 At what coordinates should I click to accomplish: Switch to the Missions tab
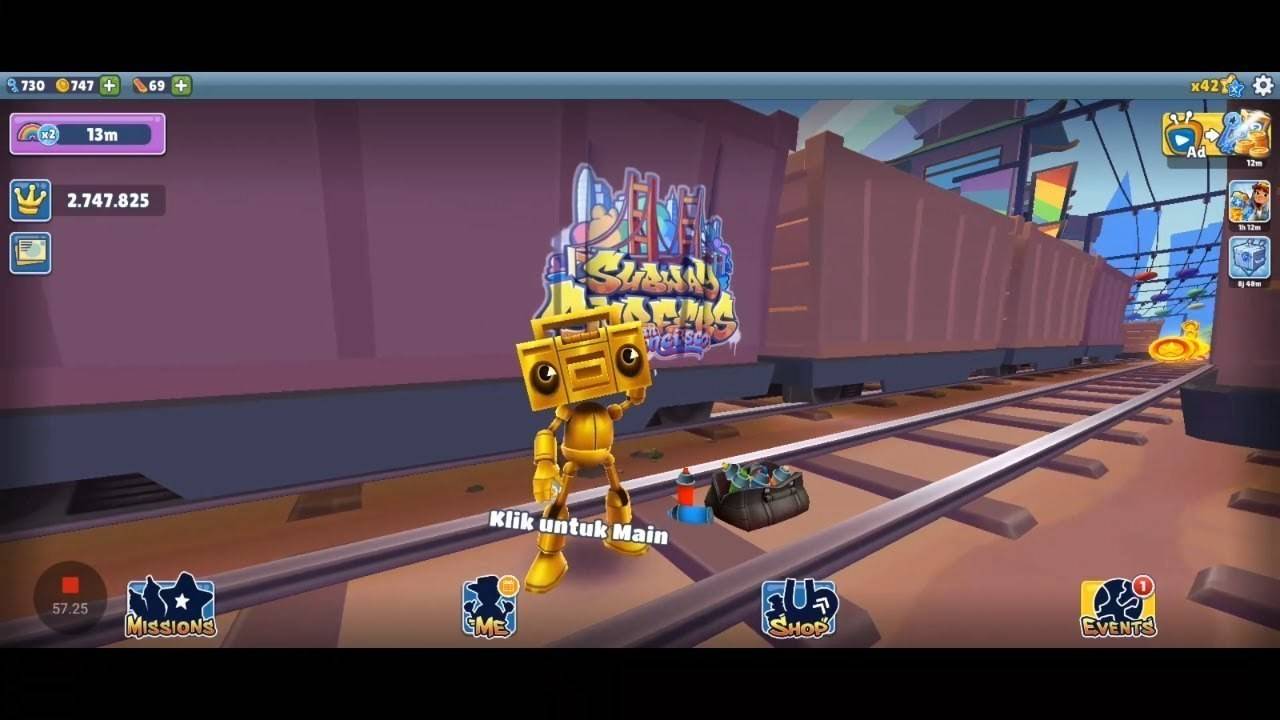point(170,605)
